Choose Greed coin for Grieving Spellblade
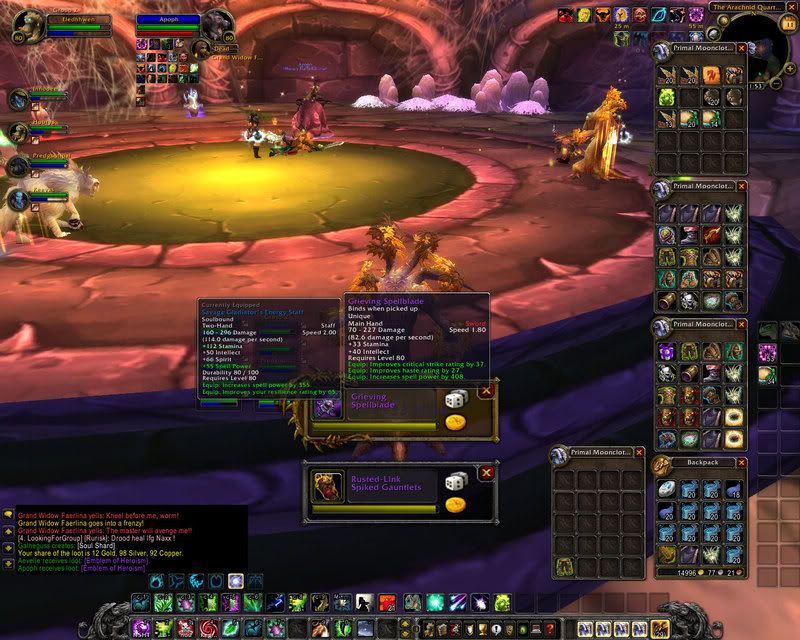The width and height of the screenshot is (800, 640). pos(456,422)
